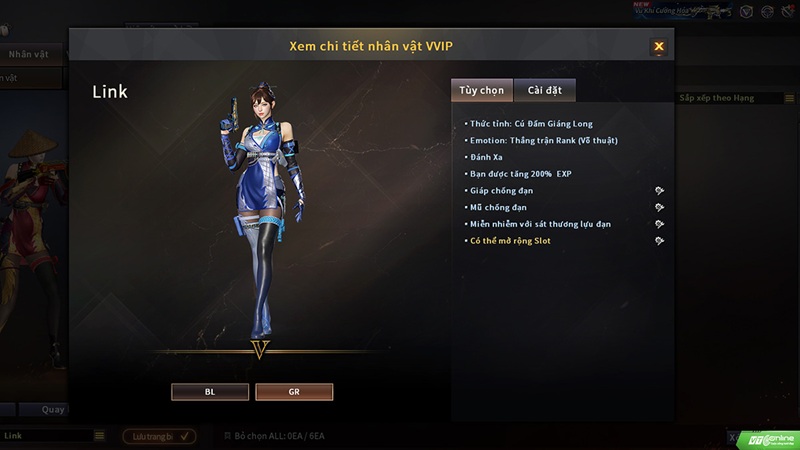Open the Nhân vật tab
The image size is (800, 450).
(28, 54)
